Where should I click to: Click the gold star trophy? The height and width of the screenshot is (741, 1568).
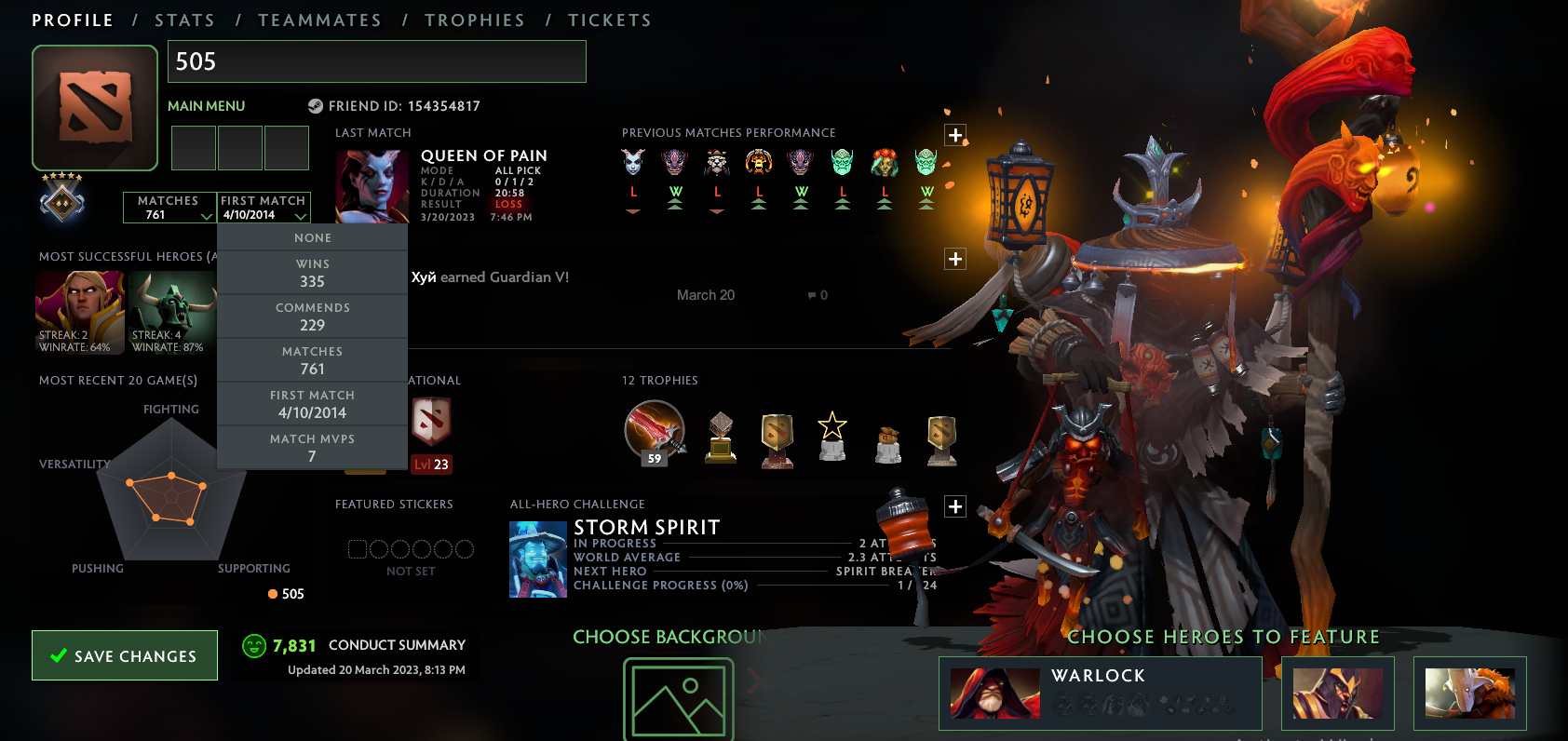[x=831, y=438]
